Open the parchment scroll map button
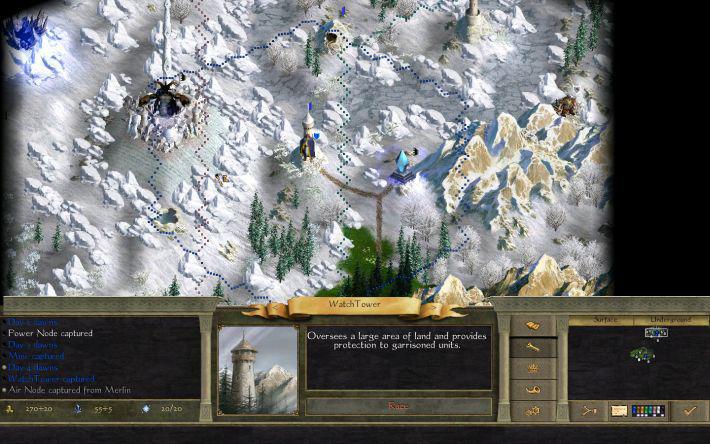710x444 pixels. [x=619, y=409]
